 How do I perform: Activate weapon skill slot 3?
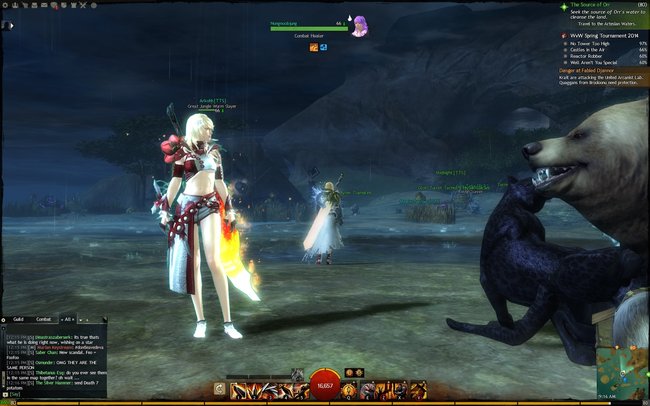click(268, 389)
